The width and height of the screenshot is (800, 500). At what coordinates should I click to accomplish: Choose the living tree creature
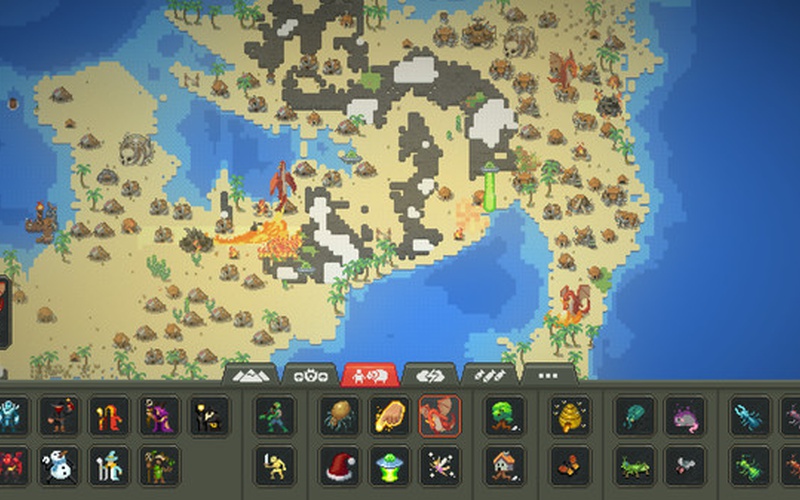click(504, 416)
